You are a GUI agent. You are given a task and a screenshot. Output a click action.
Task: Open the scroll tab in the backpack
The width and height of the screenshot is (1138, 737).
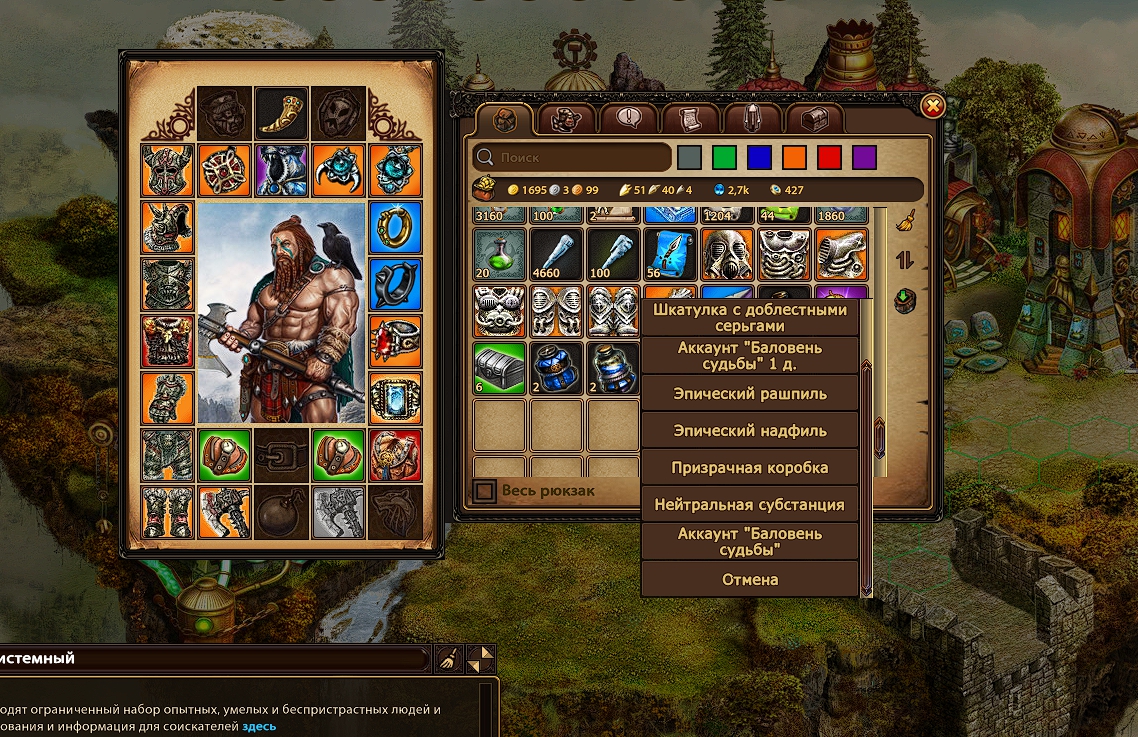pyautogui.click(x=690, y=120)
